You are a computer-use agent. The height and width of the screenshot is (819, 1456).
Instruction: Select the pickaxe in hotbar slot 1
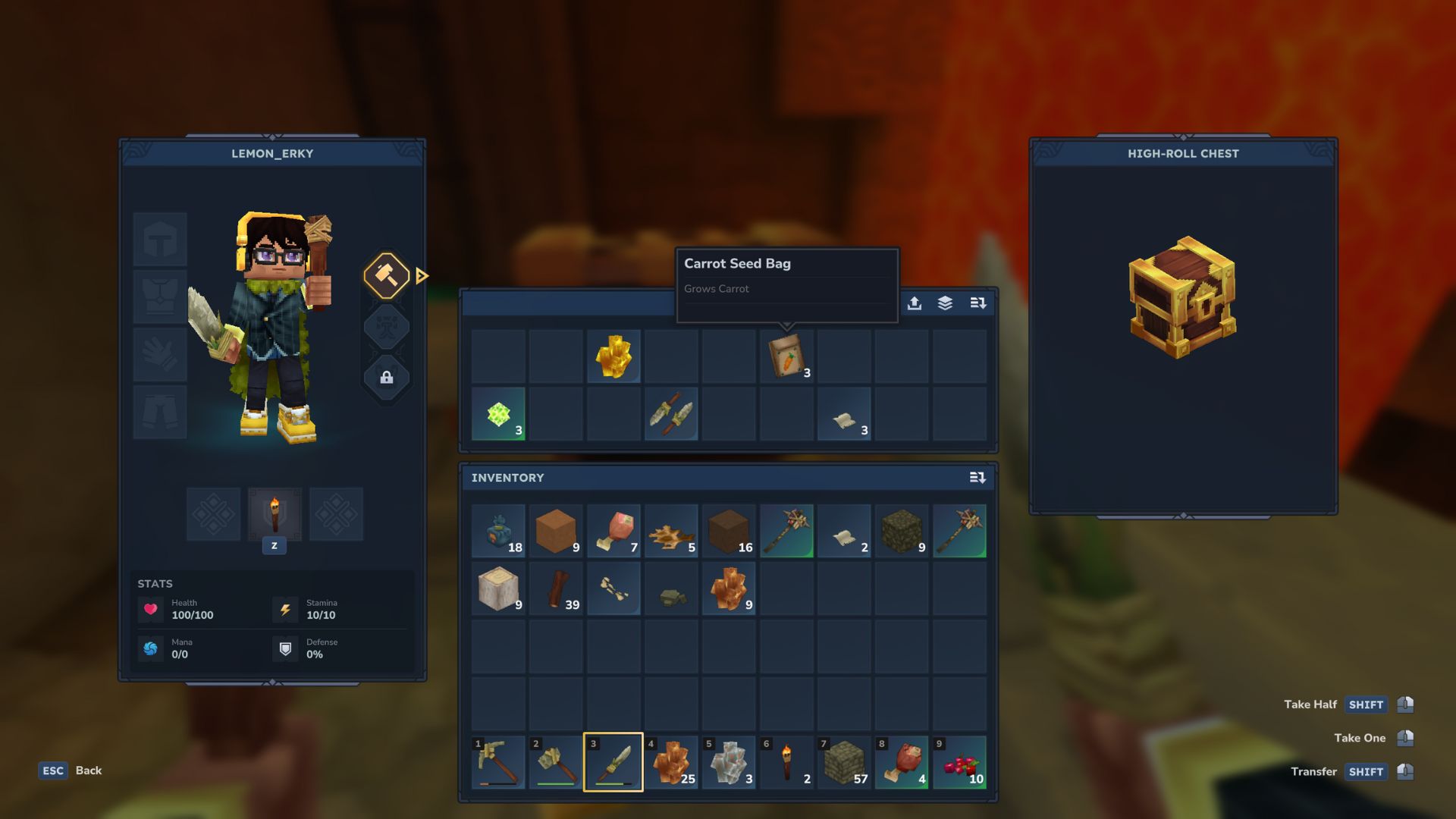(x=498, y=762)
